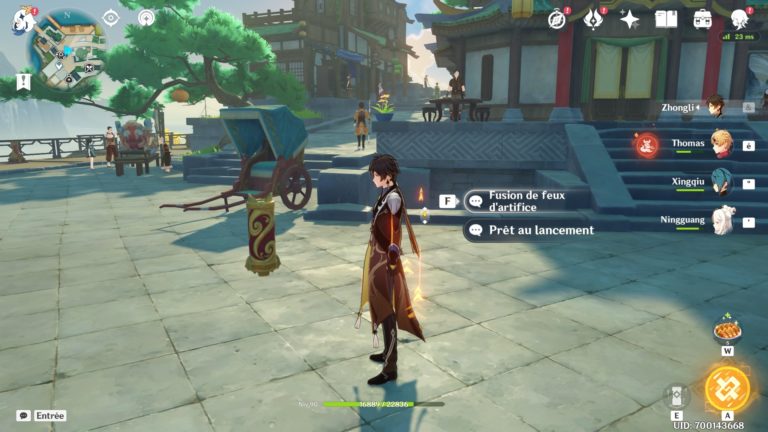The width and height of the screenshot is (768, 432).
Task: Activate Zhongli's glowing Elemental Burst
Action: coord(726,389)
